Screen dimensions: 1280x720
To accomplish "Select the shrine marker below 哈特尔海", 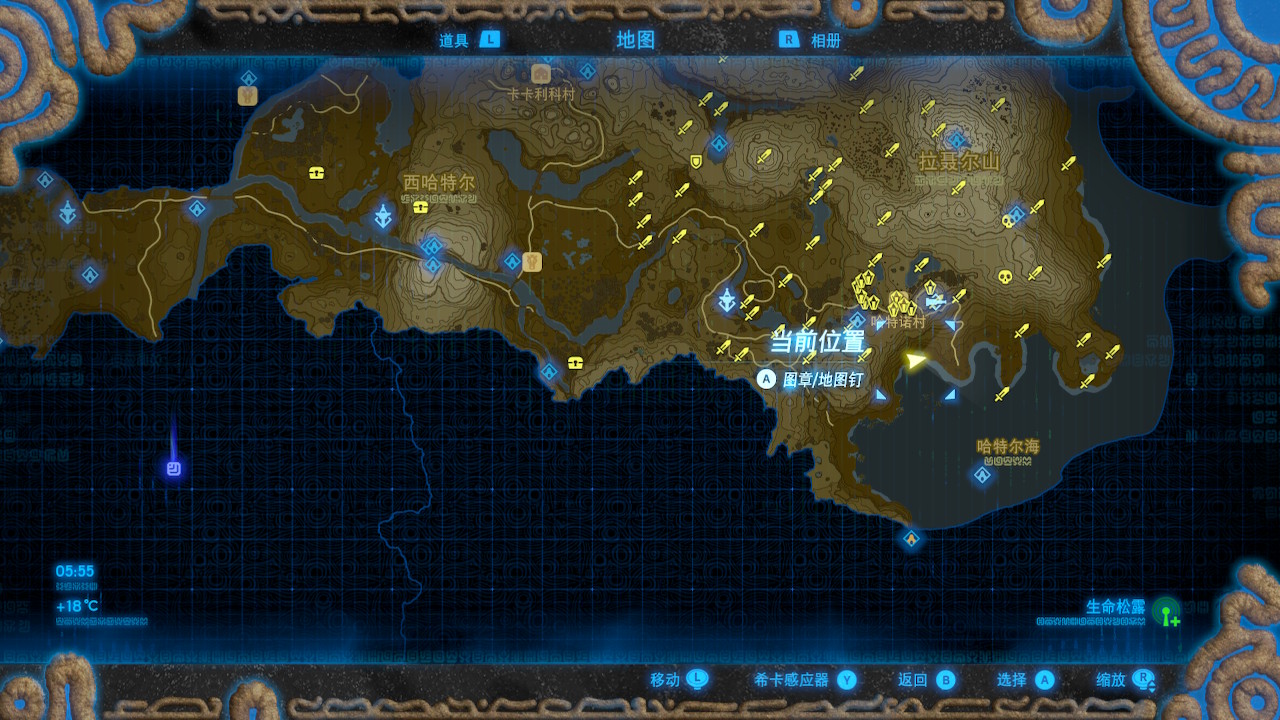I will 983,475.
